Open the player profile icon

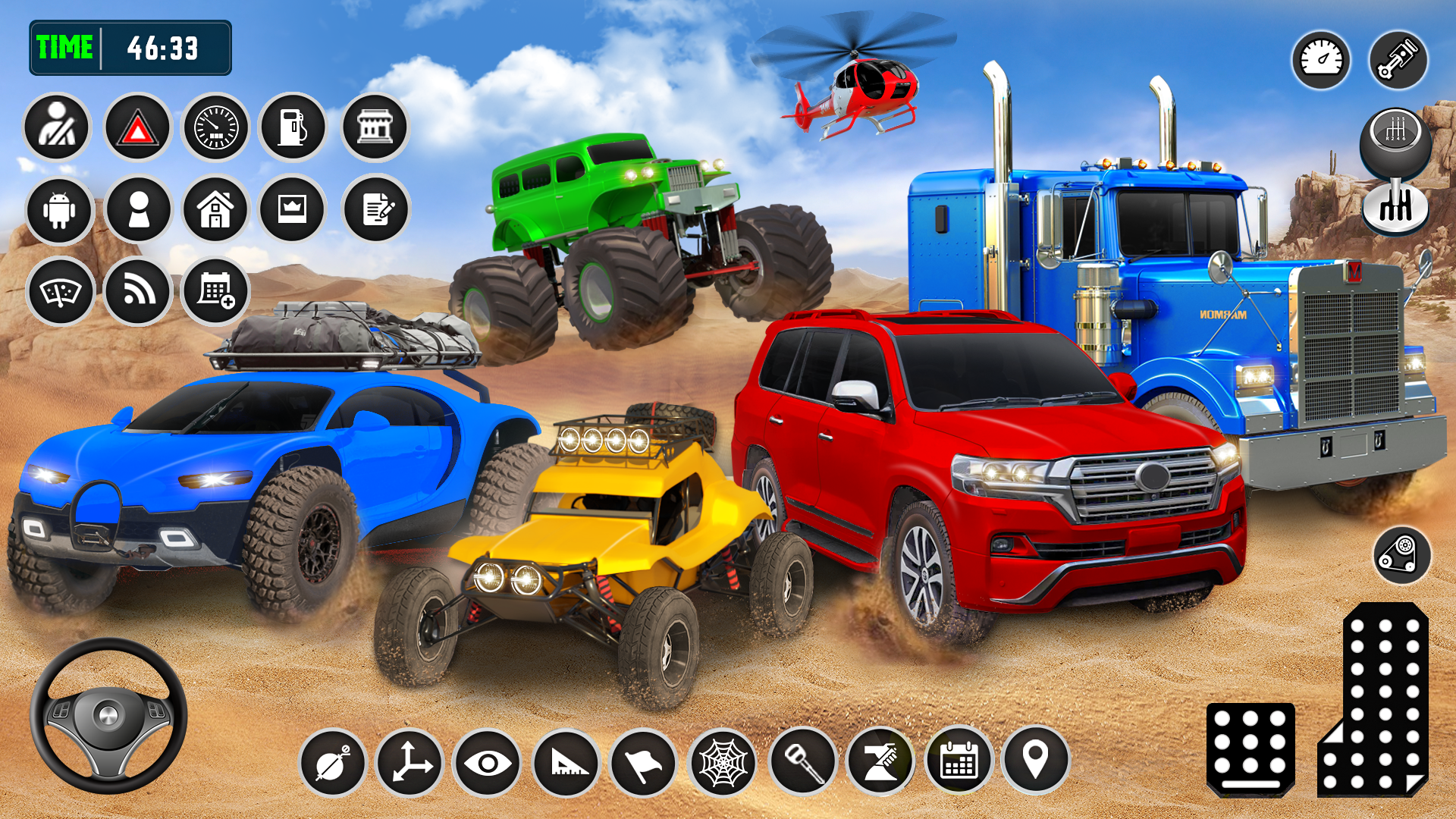(x=138, y=210)
